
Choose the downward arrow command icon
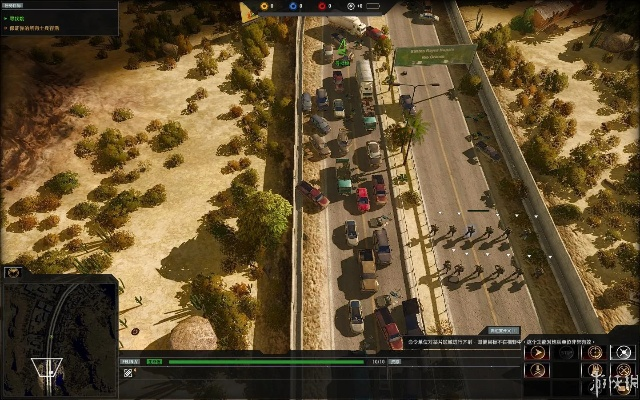538,375
